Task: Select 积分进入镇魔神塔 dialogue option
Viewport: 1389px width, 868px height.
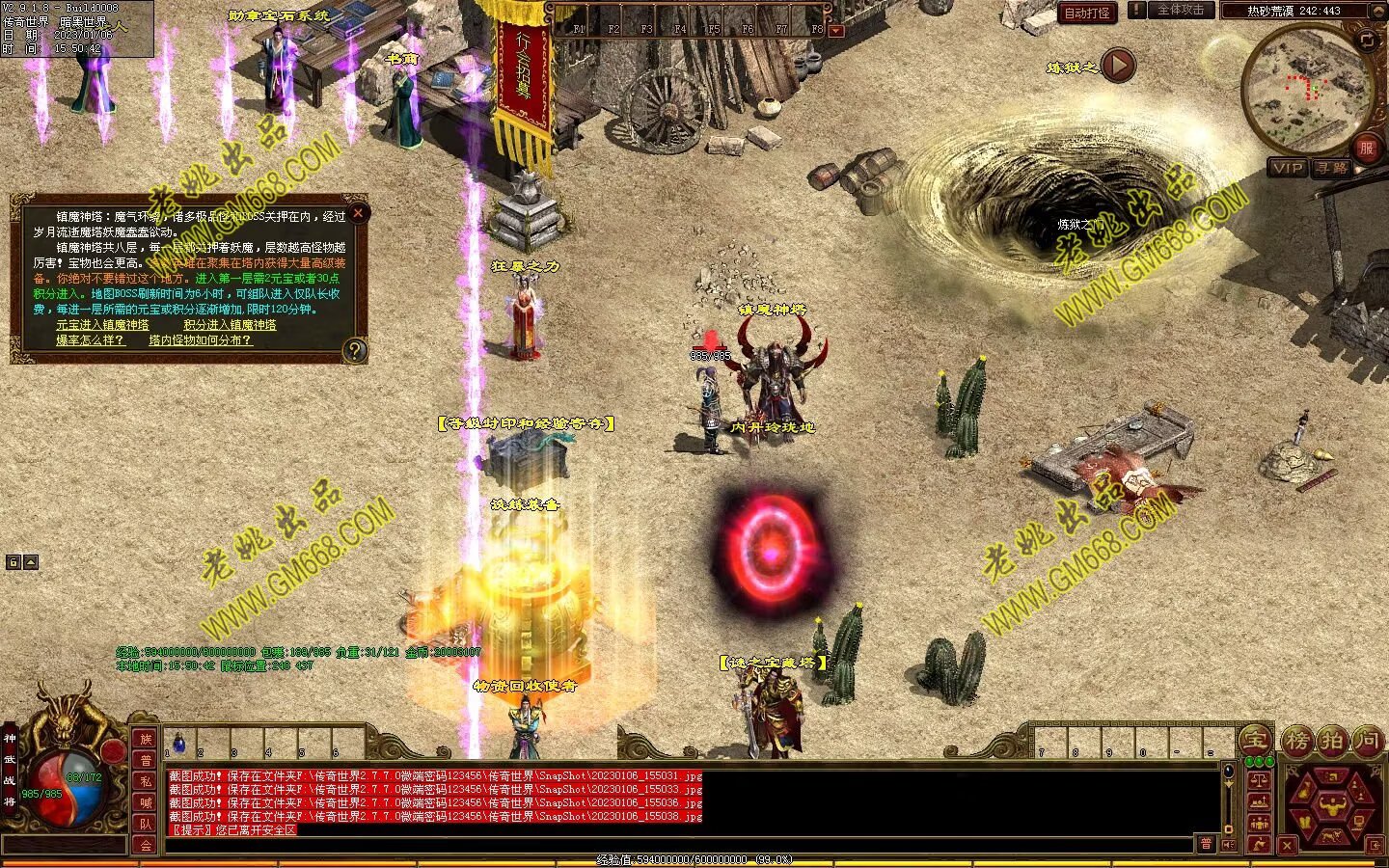Action: click(230, 325)
